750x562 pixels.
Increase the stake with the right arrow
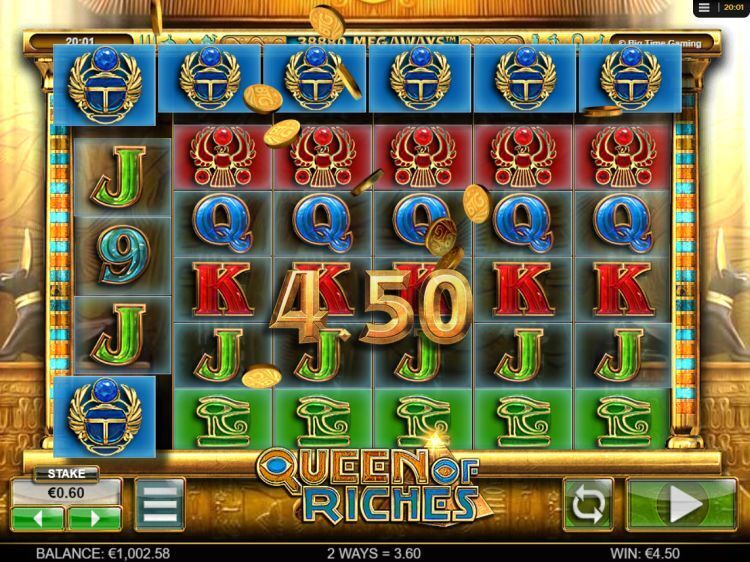tap(95, 518)
